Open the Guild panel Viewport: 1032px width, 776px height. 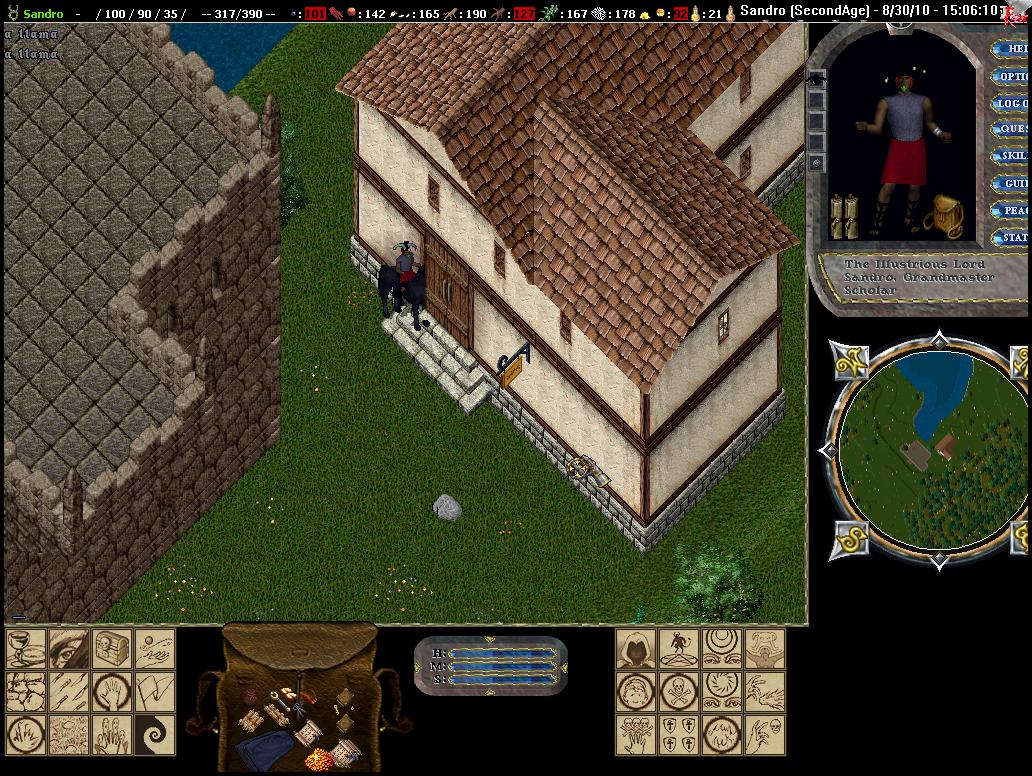point(1012,184)
